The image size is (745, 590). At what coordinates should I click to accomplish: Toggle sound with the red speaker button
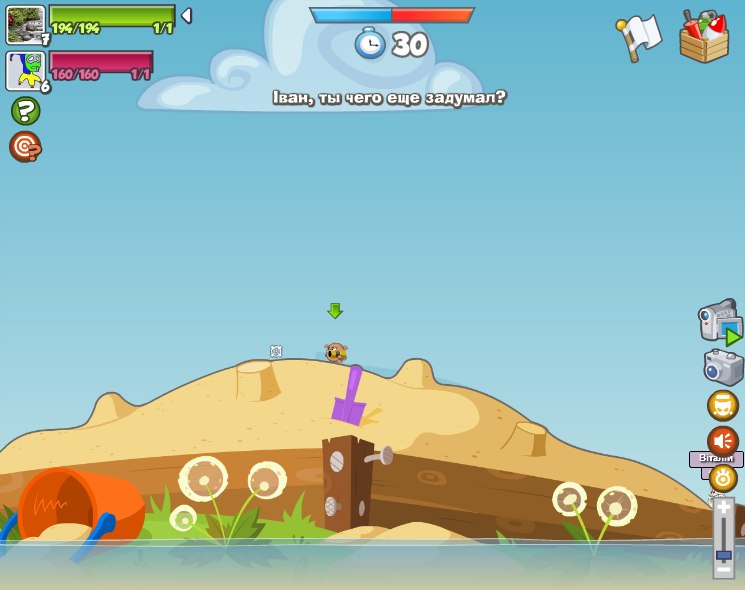722,440
